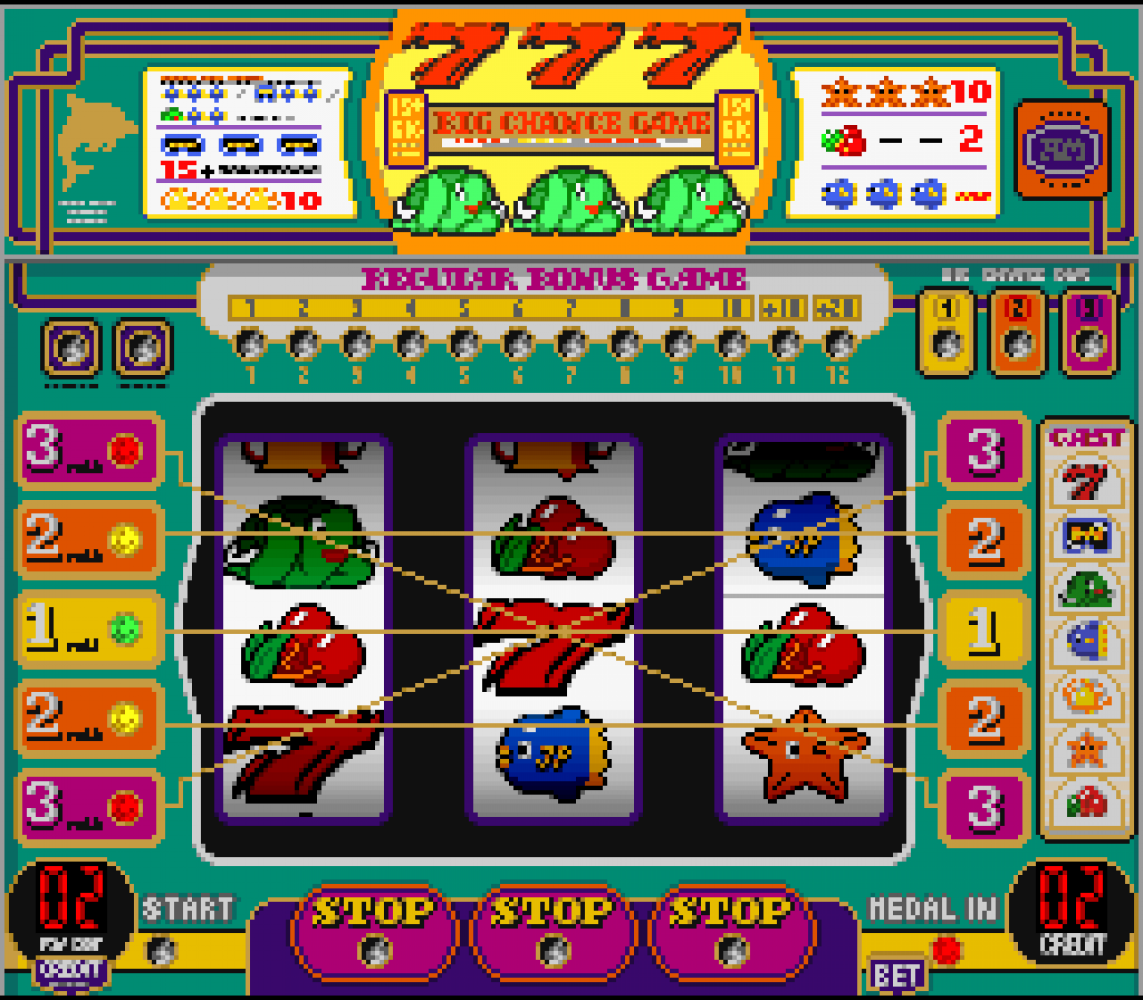Click the purple CREDIT button under pay out
The image size is (1143, 1000).
69,970
